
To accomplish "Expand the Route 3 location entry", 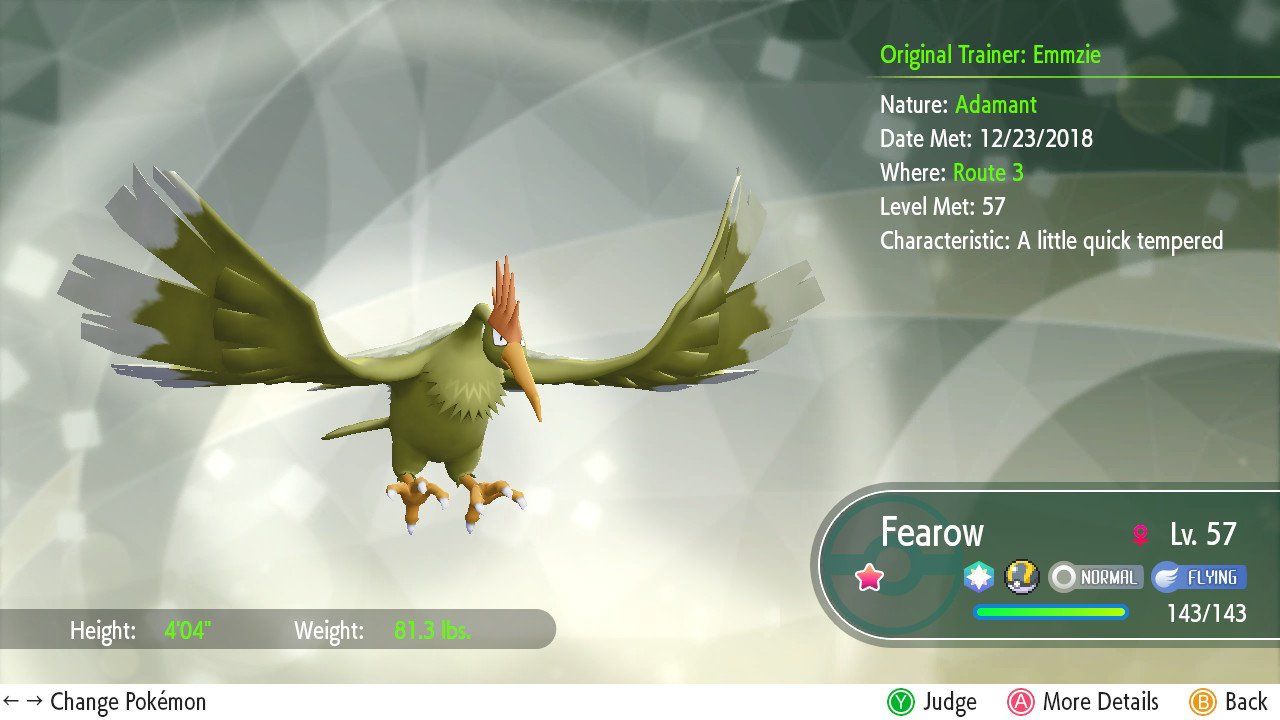I will [x=989, y=172].
